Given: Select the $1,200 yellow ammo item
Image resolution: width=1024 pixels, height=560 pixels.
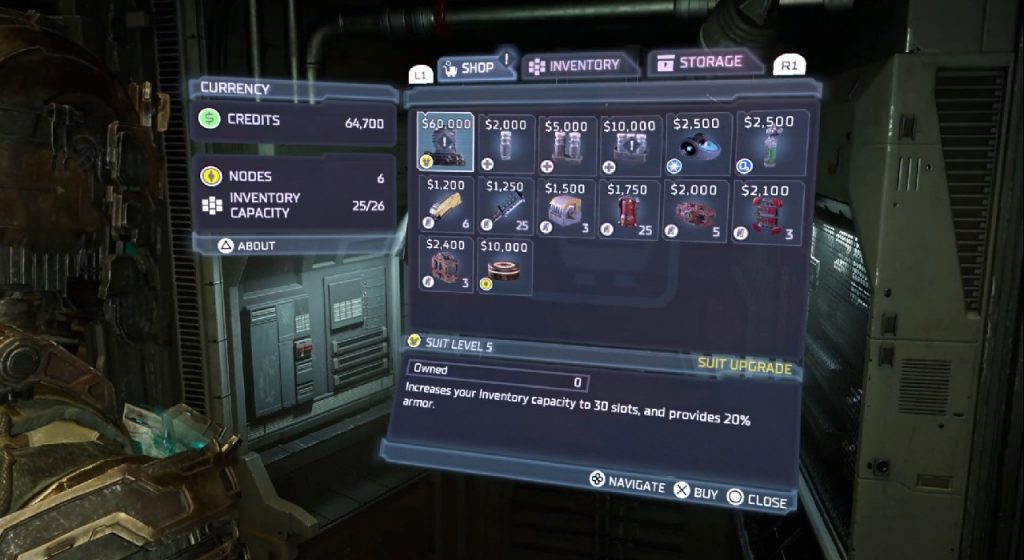Looking at the screenshot, I should pyautogui.click(x=446, y=208).
